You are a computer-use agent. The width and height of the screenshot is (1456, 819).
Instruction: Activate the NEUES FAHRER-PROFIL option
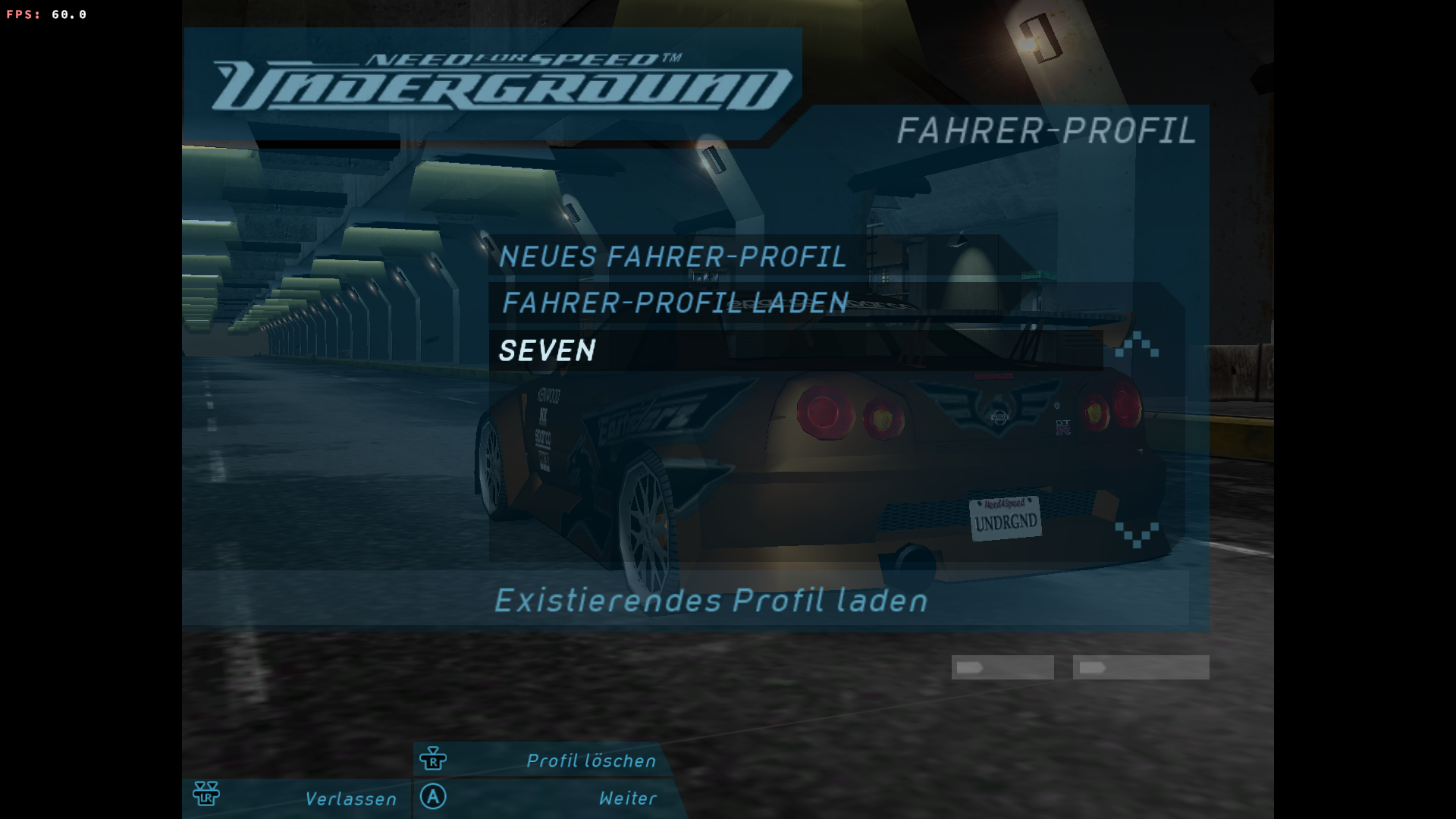(672, 257)
